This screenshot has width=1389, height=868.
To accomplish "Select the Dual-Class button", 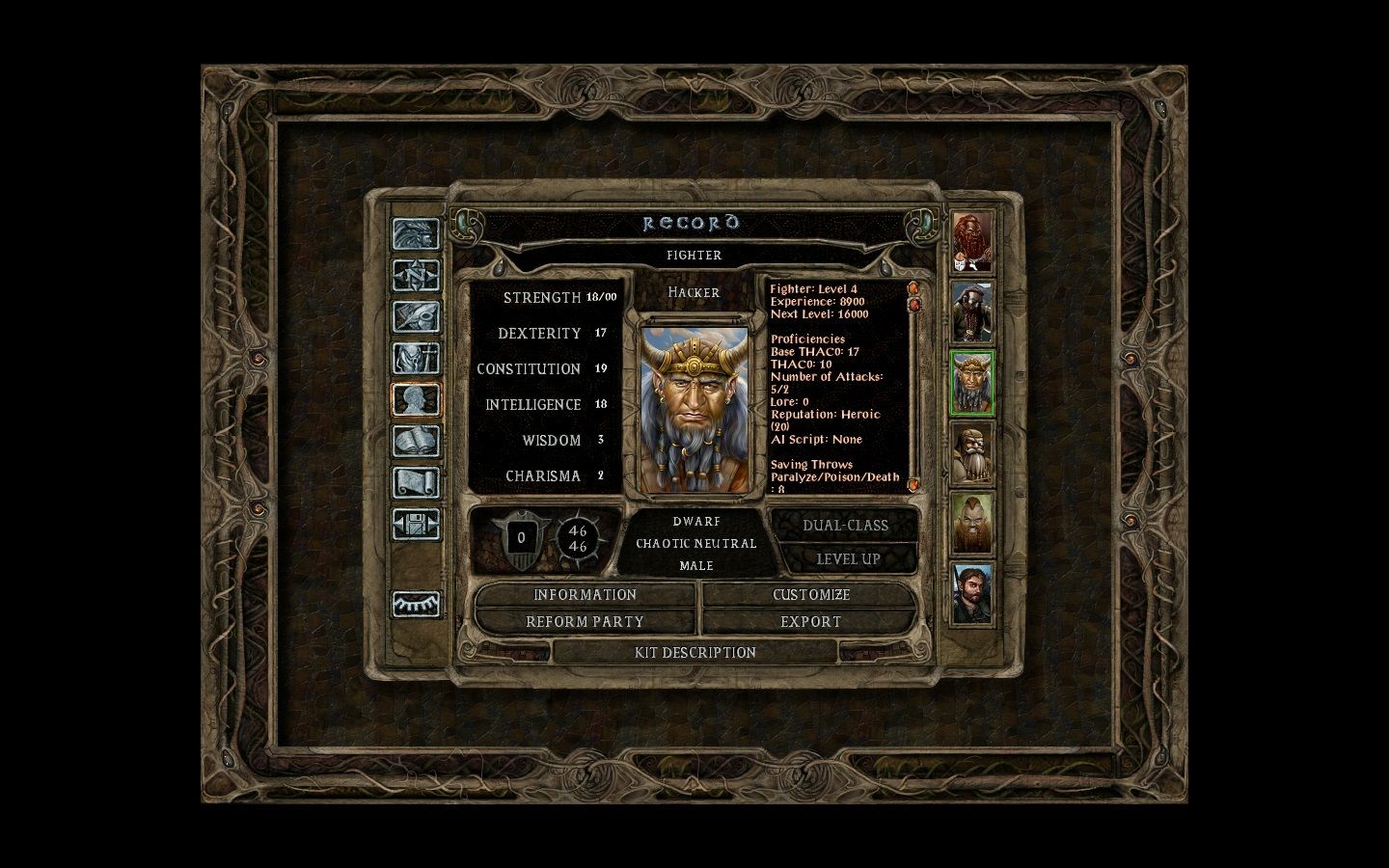I will tap(845, 526).
